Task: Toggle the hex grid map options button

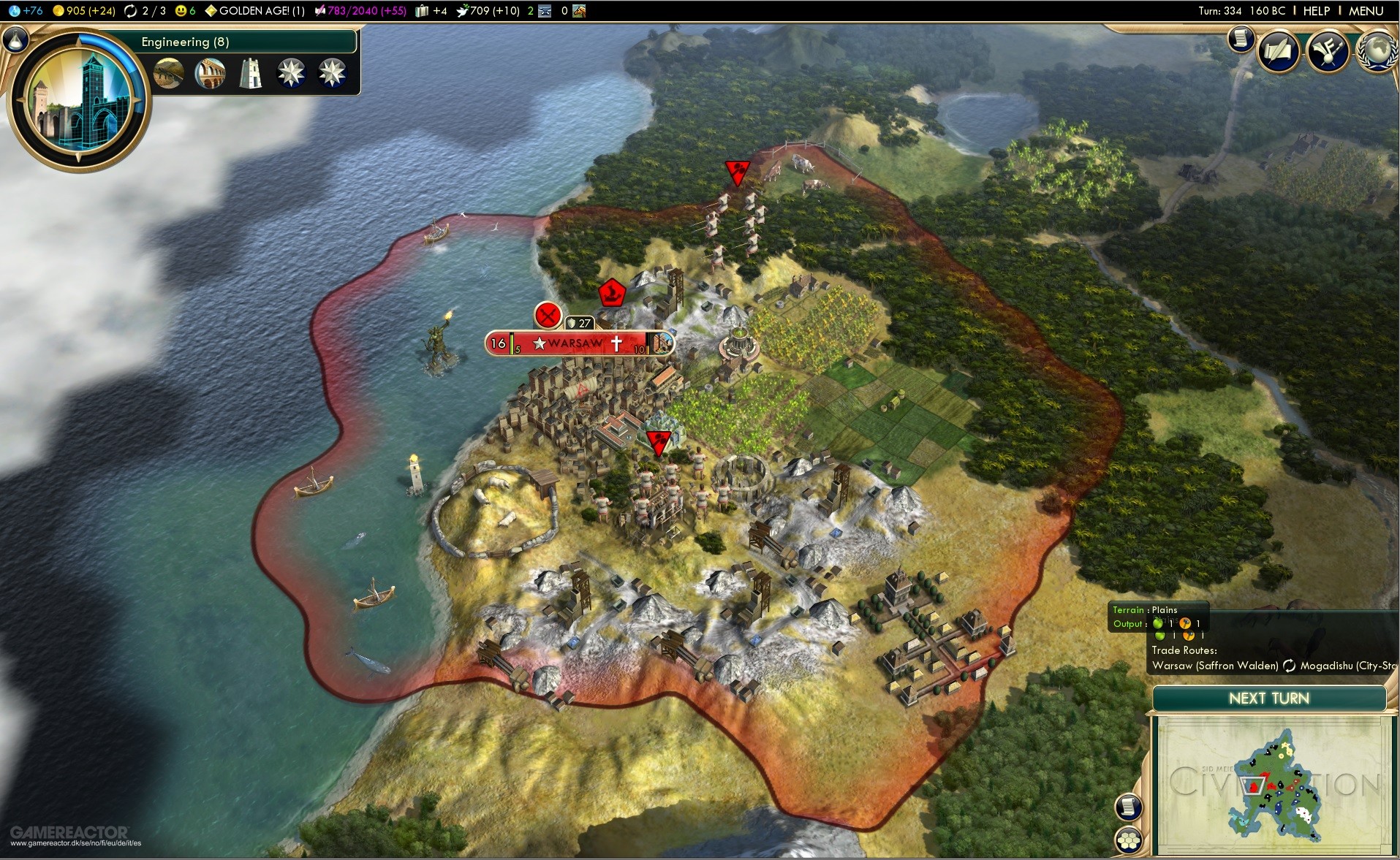Action: pyautogui.click(x=1129, y=840)
